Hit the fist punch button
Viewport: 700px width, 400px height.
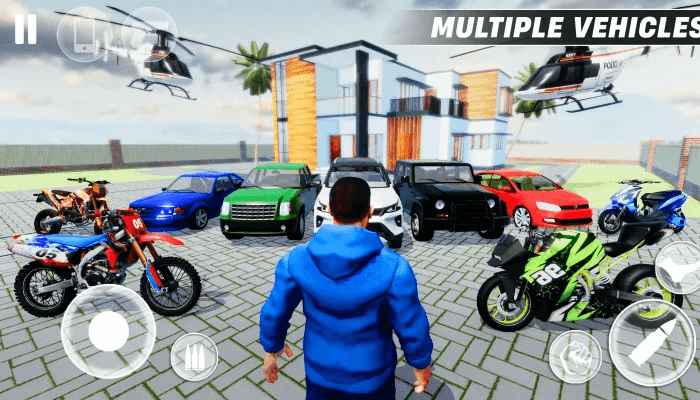tap(575, 356)
